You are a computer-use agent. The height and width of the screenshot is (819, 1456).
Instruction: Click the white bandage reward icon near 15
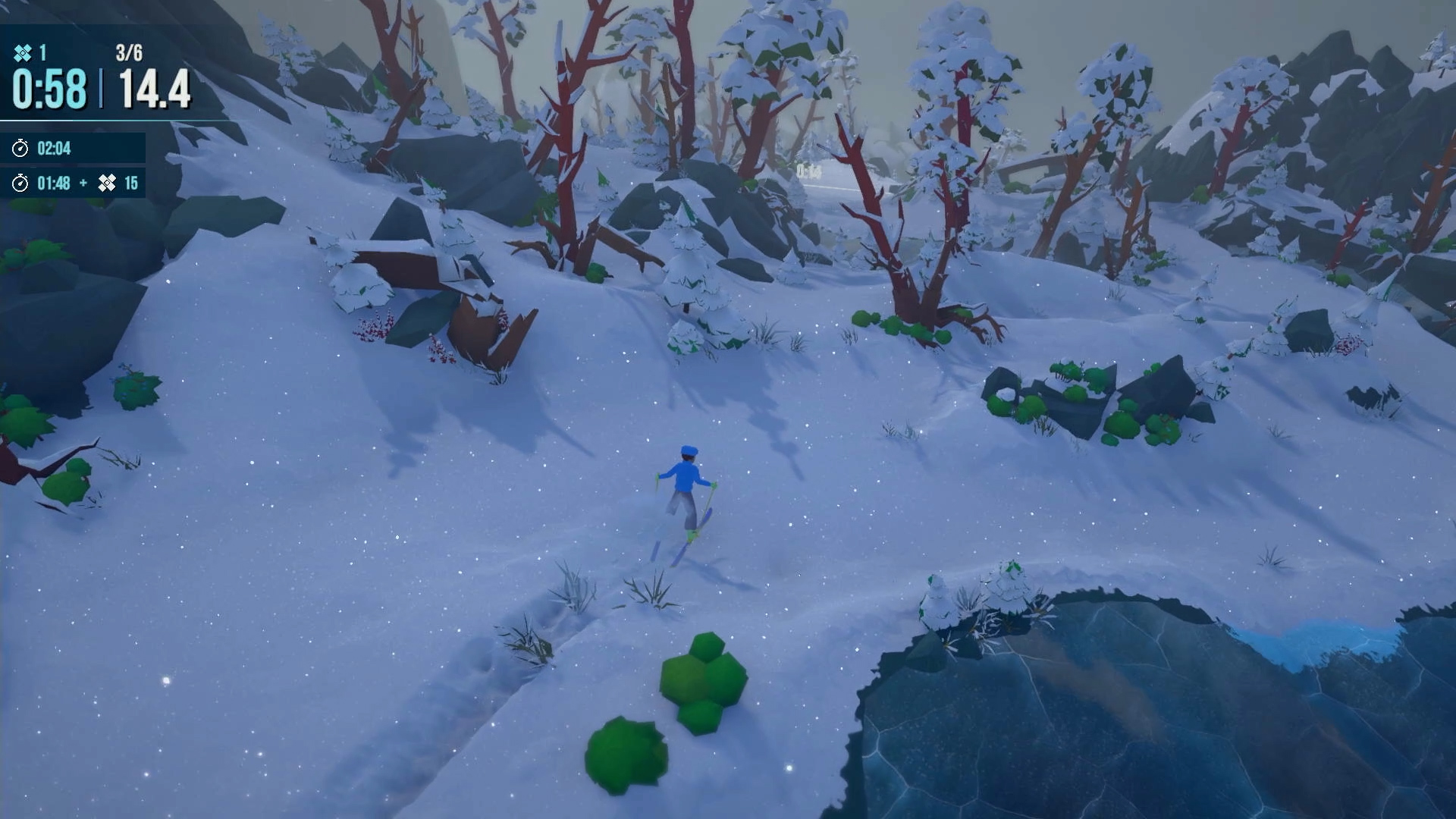pos(108,183)
